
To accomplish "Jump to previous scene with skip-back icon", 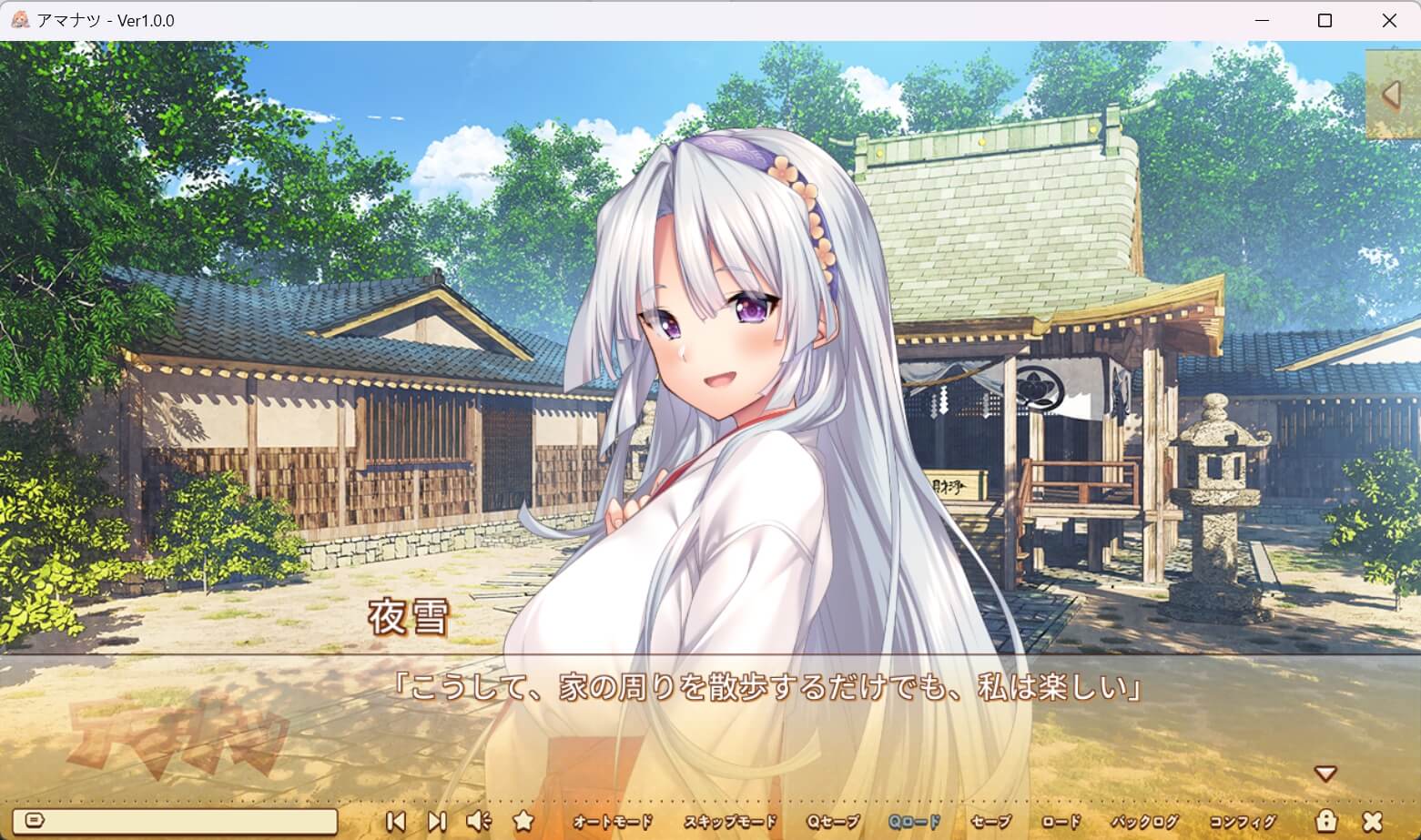I will click(x=397, y=820).
